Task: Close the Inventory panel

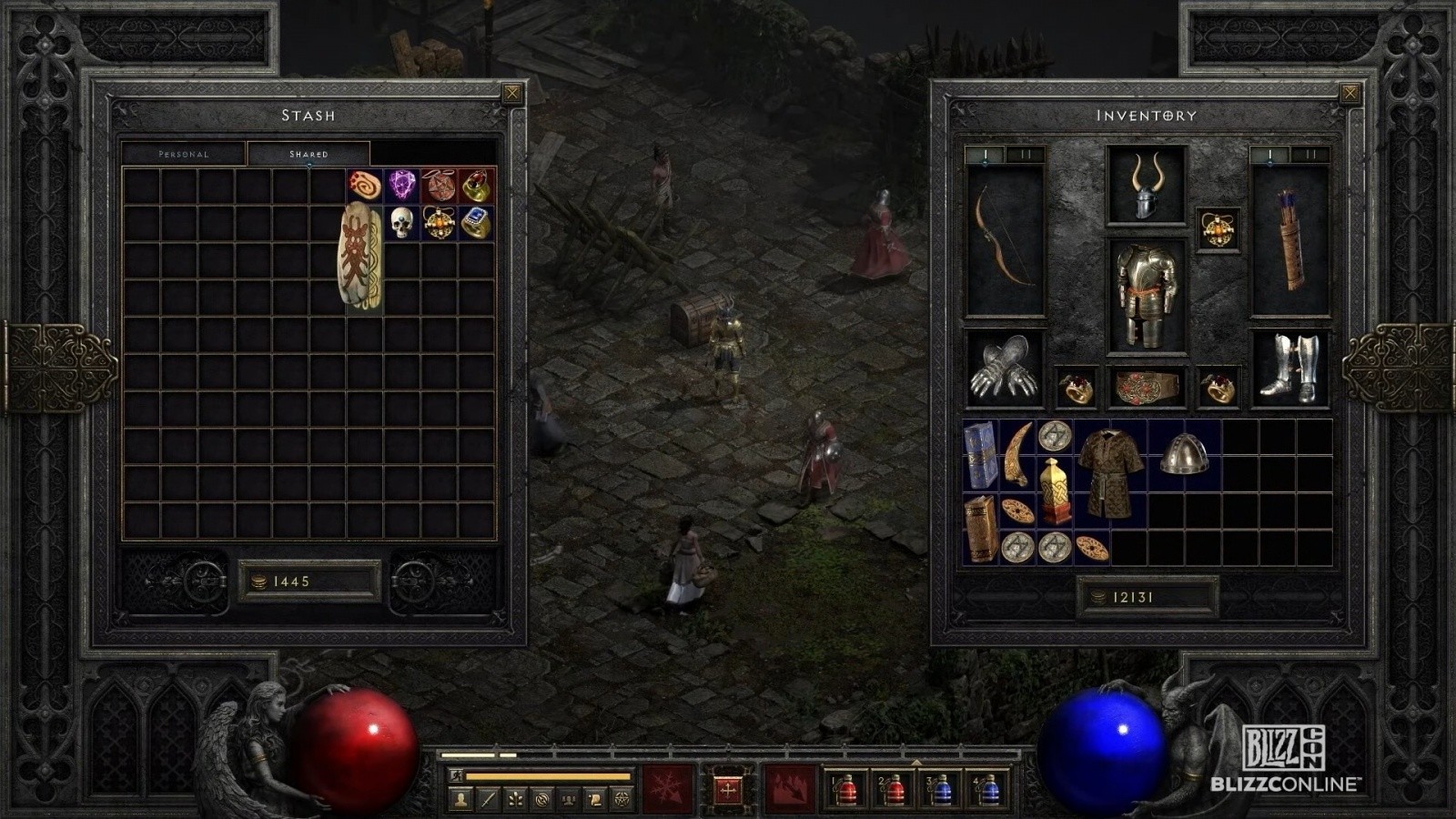Action: (x=1350, y=93)
